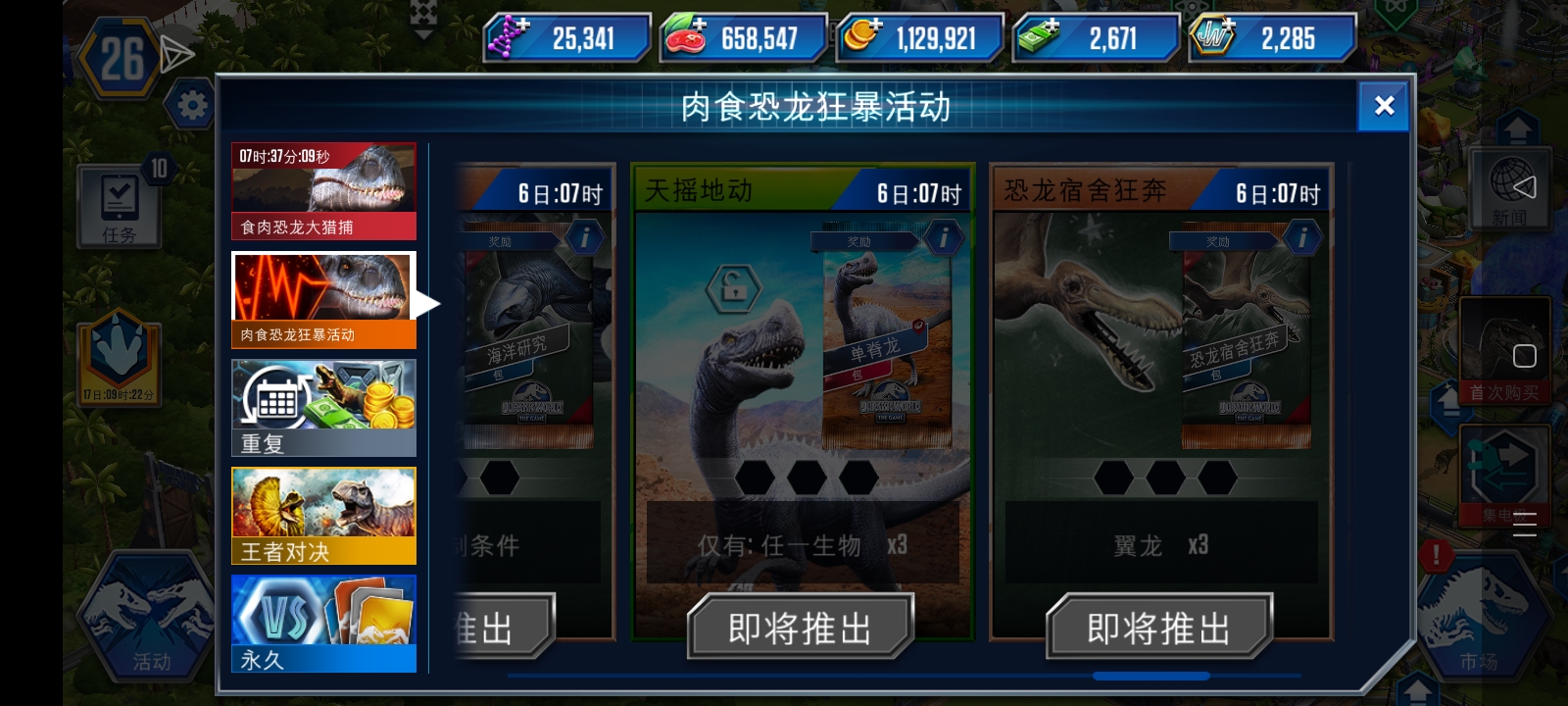Switch to the 王者对决 event tab
Viewport: 1568px width, 706px height.
[x=323, y=515]
